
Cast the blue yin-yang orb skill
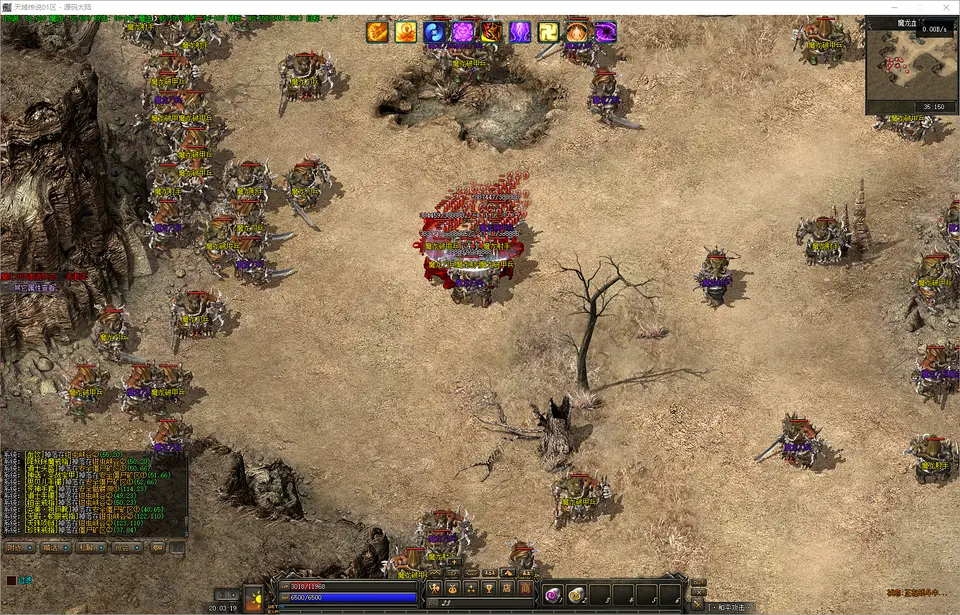(434, 32)
